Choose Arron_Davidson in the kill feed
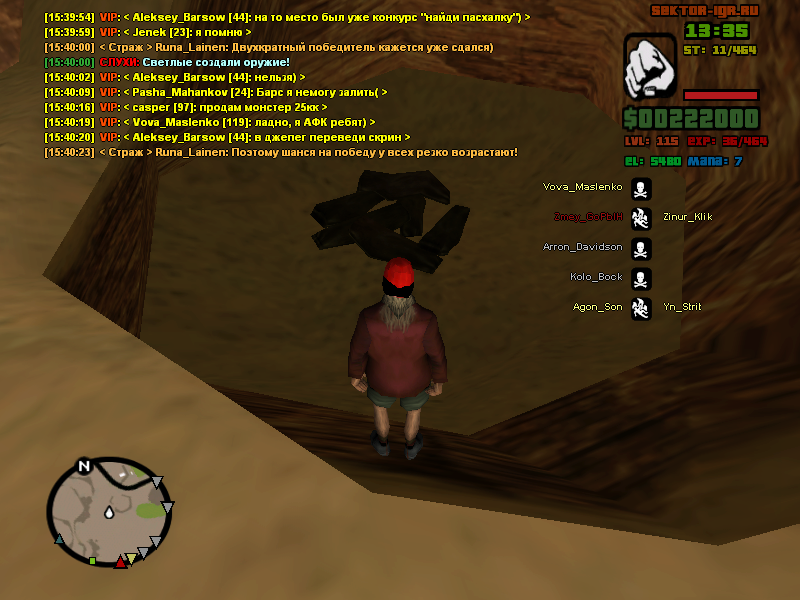 [x=582, y=247]
